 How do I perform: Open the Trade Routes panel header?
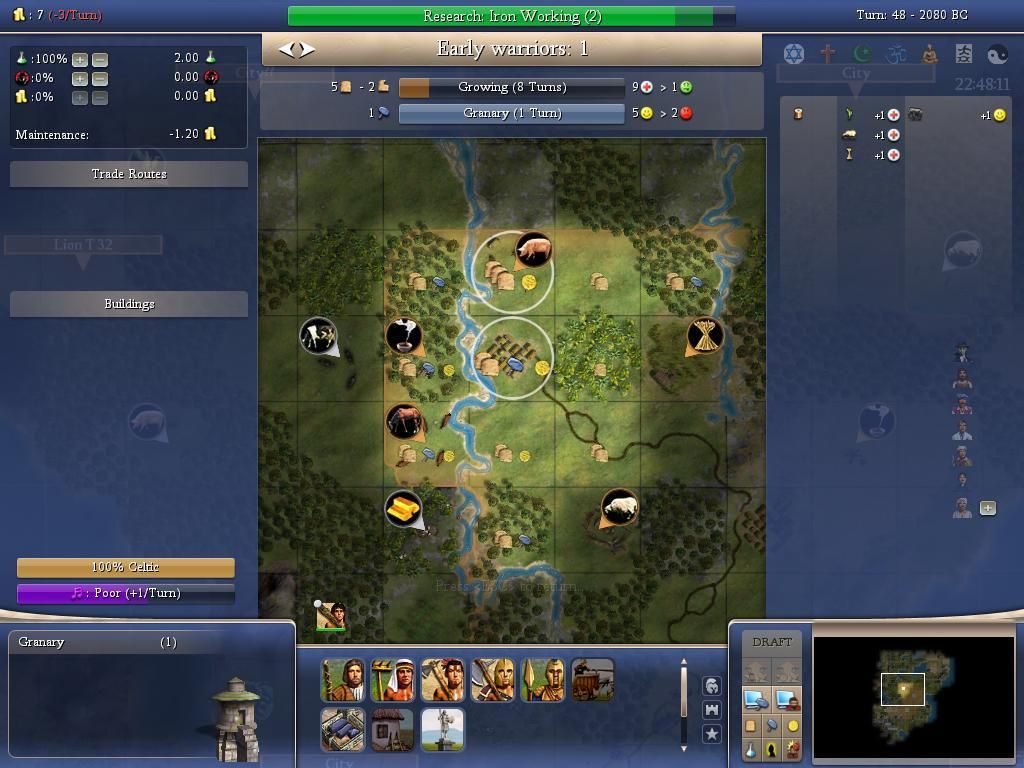(x=129, y=174)
